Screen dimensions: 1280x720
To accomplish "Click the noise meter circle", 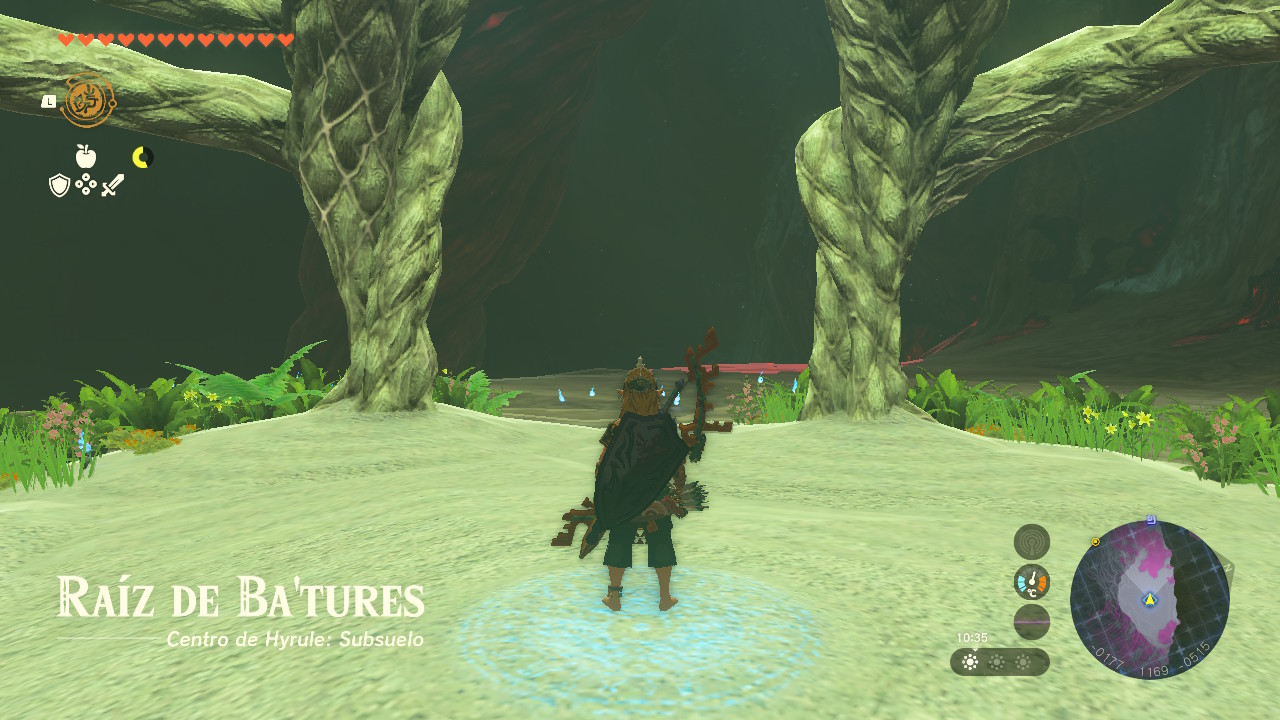I will [1032, 622].
